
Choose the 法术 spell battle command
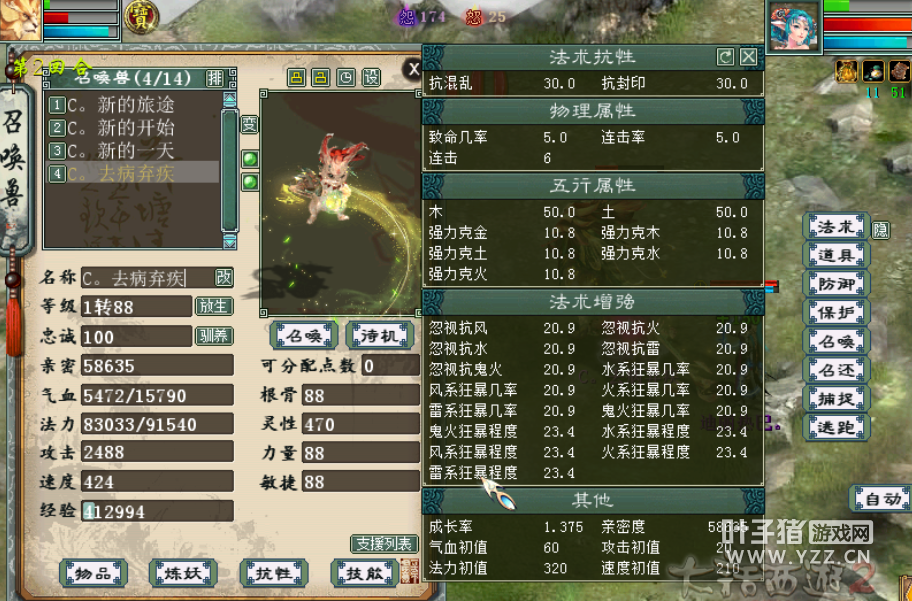pos(836,227)
